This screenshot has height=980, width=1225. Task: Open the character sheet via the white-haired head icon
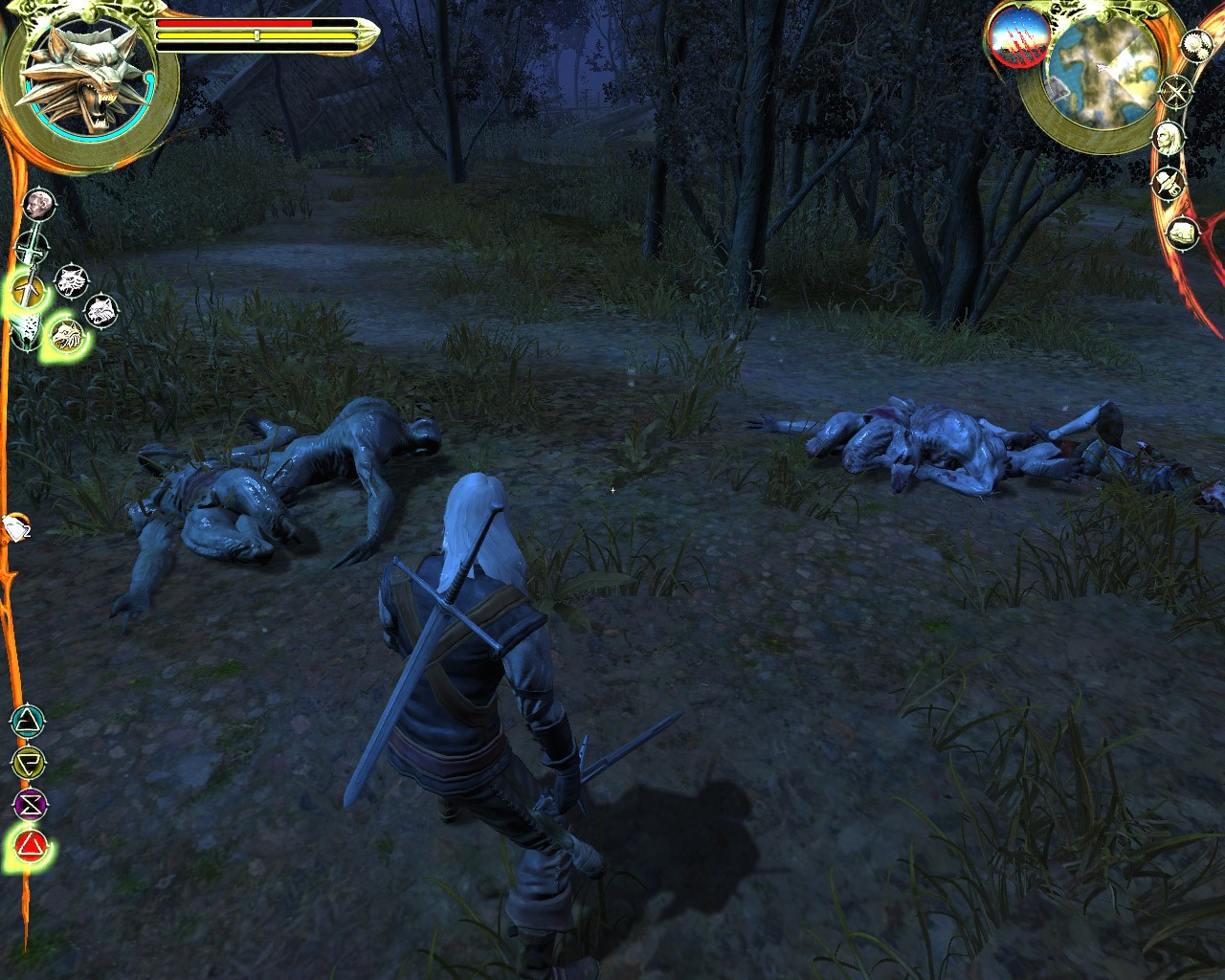[x=1169, y=137]
